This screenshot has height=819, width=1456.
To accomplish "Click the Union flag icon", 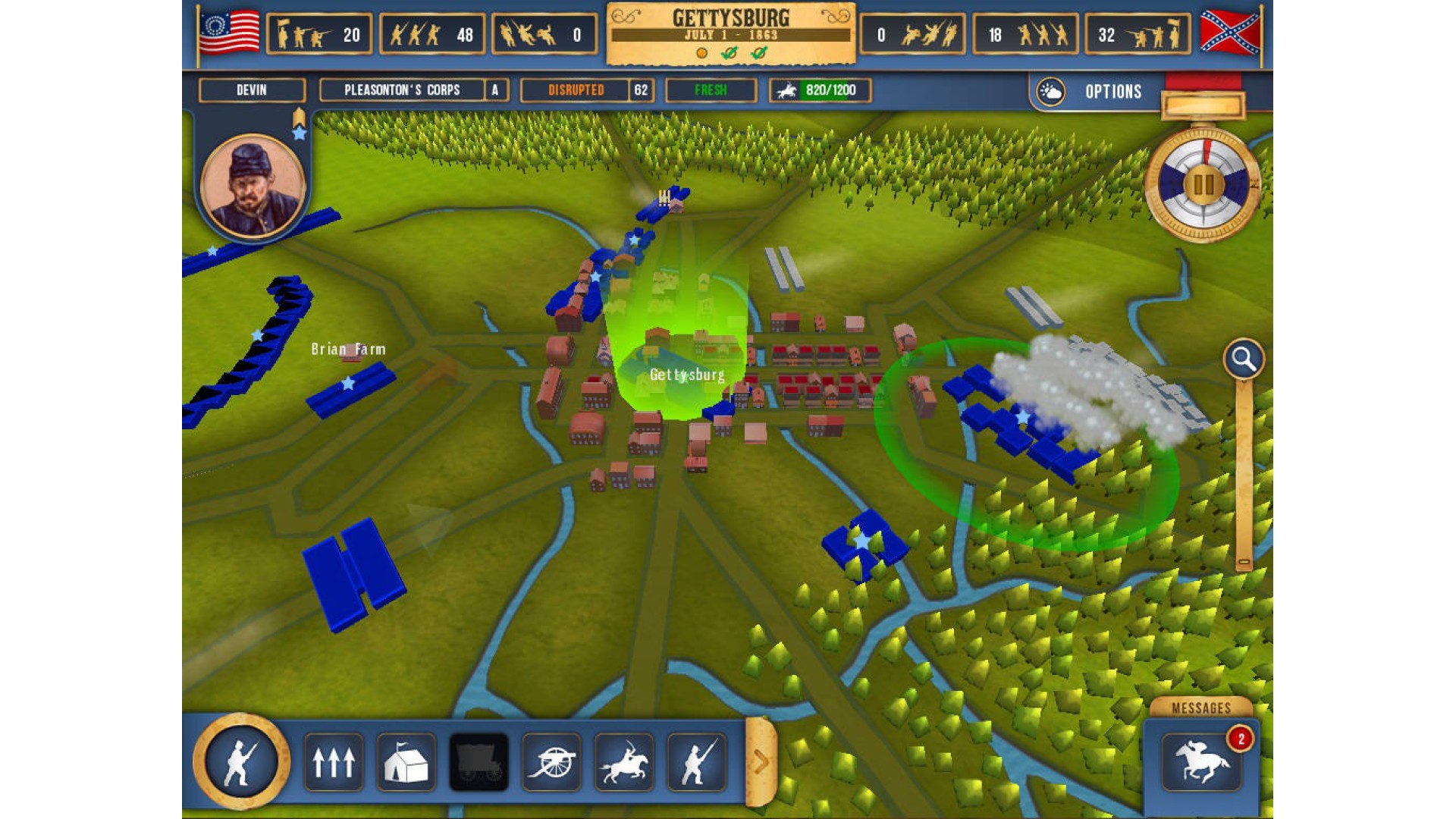I will [x=229, y=33].
